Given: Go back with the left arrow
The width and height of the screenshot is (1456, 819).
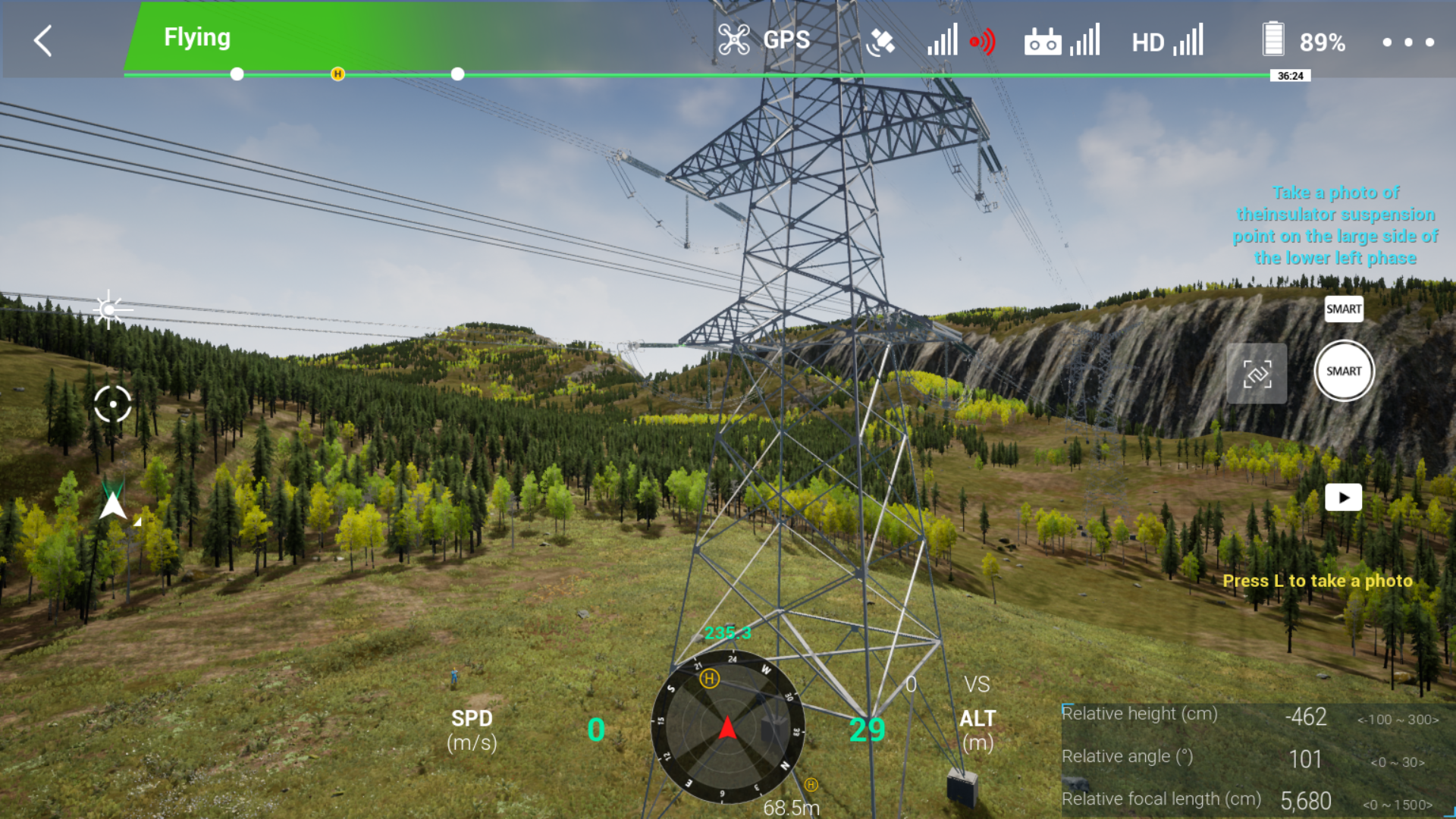Looking at the screenshot, I should [43, 41].
